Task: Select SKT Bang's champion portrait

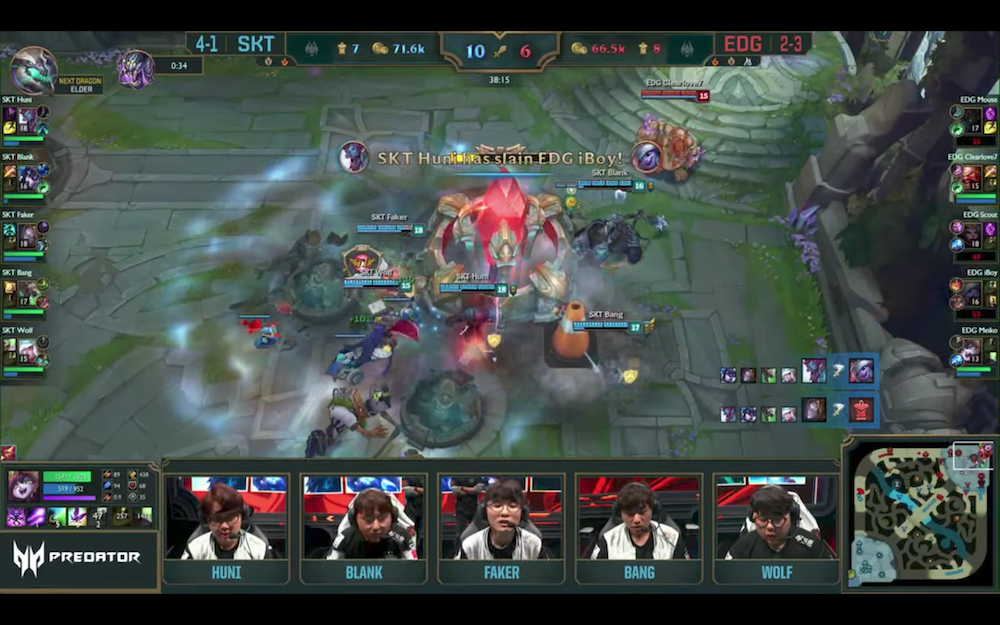Action: tap(27, 294)
